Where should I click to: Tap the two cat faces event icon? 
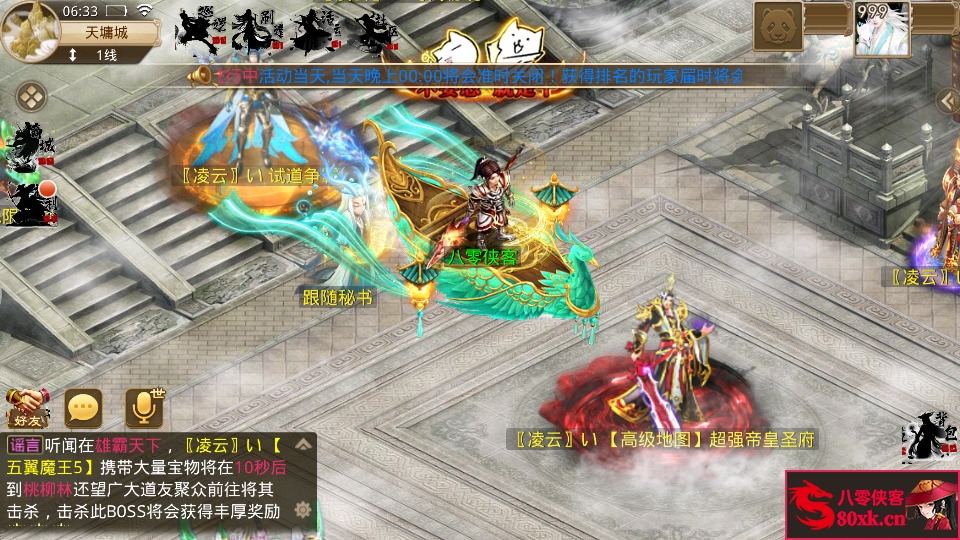click(x=485, y=45)
